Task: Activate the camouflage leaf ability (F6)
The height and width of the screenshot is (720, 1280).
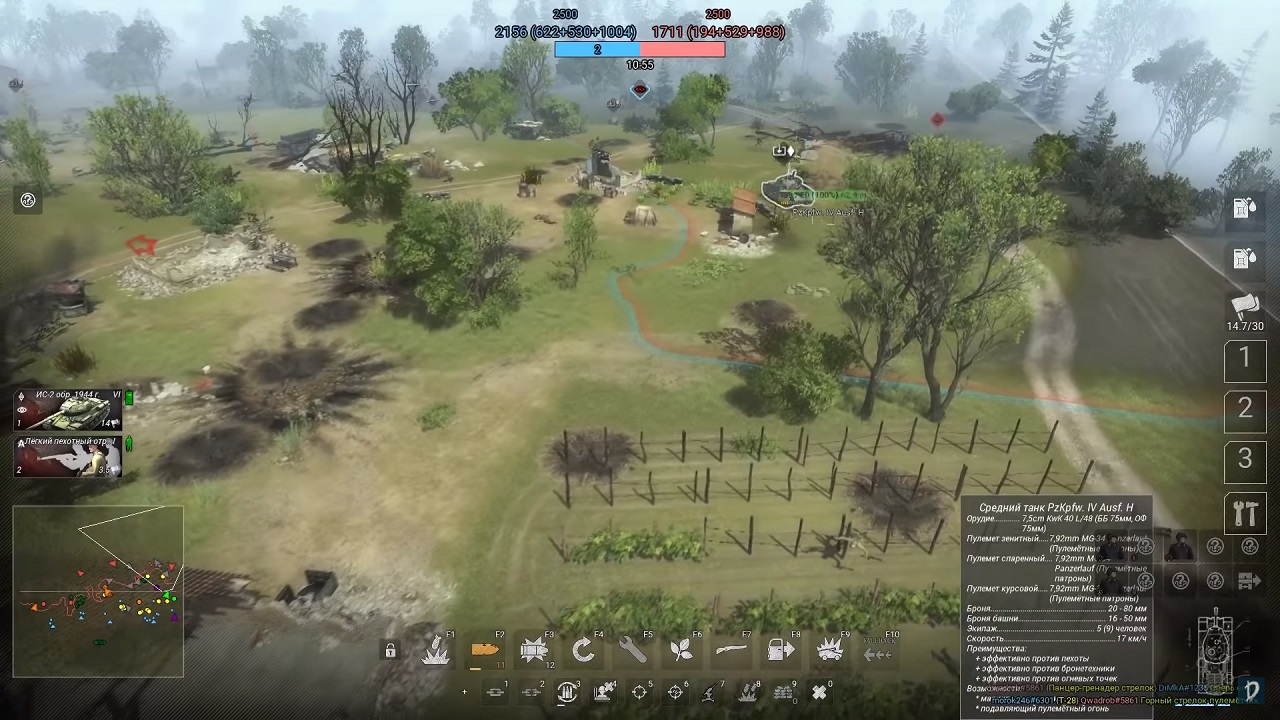Action: tap(681, 651)
